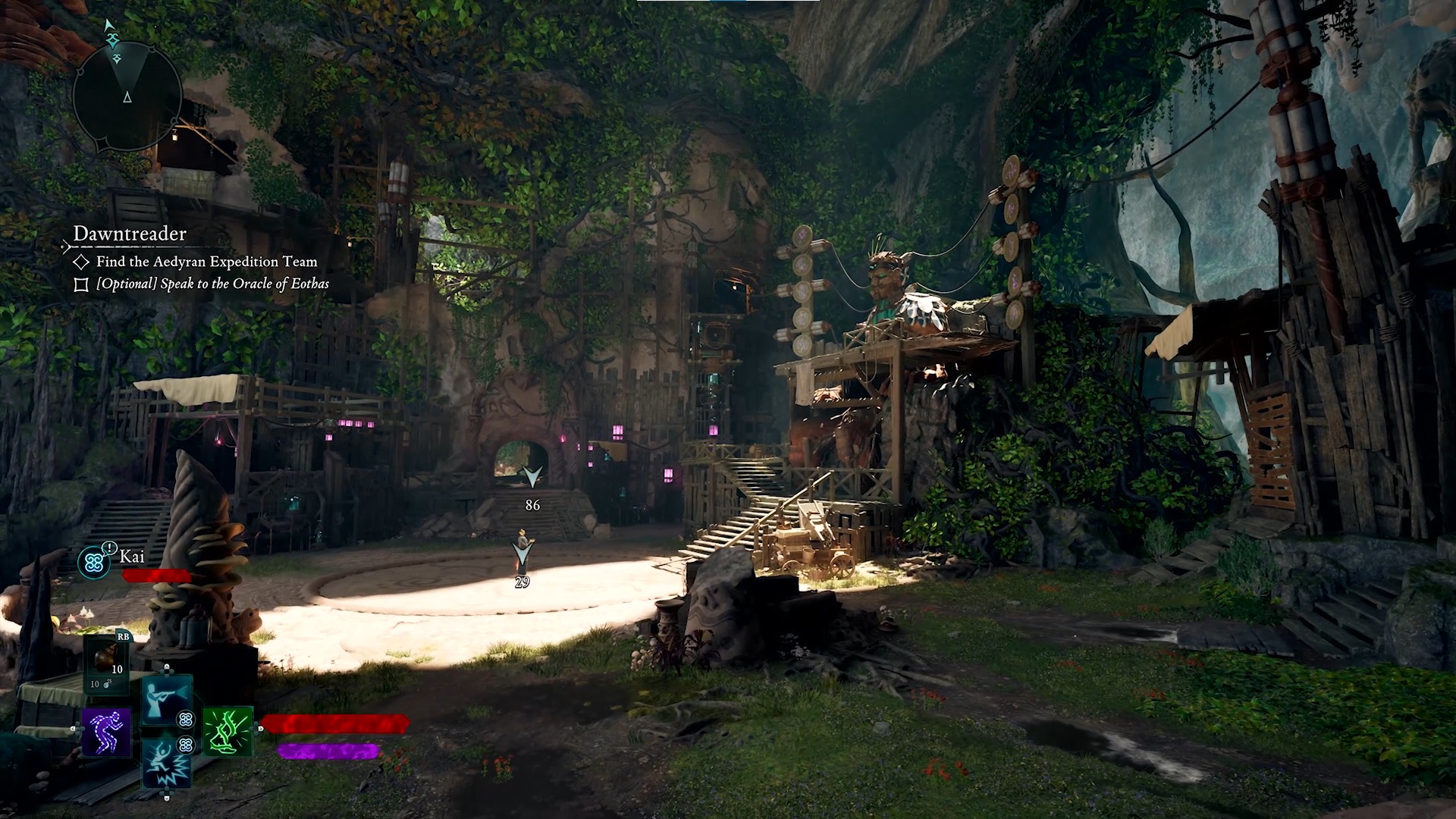Activate the rifle-firing companion ability

click(x=166, y=699)
